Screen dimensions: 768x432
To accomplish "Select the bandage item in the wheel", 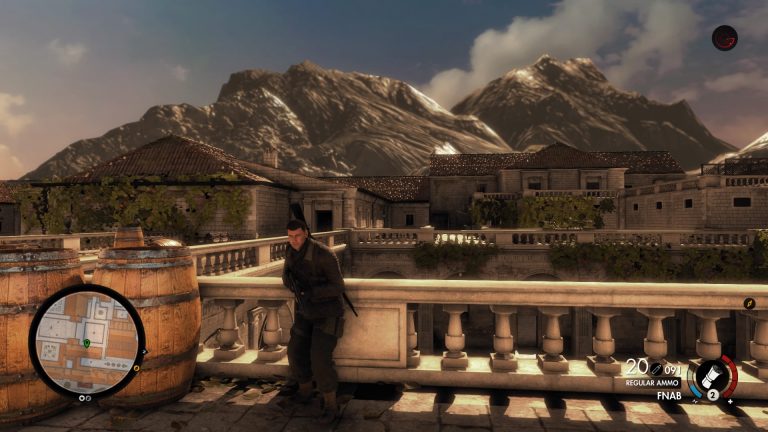I will (711, 375).
